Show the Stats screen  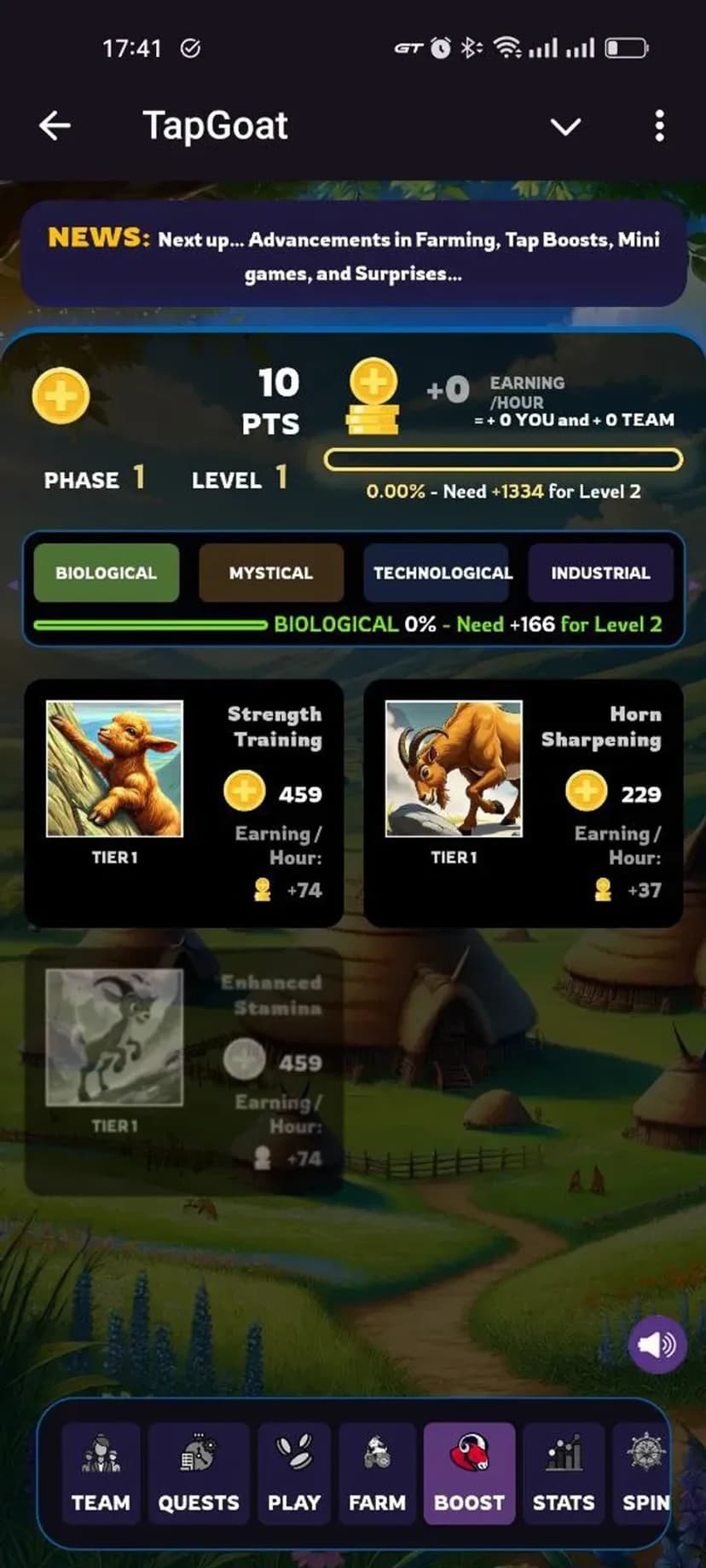click(x=563, y=1473)
